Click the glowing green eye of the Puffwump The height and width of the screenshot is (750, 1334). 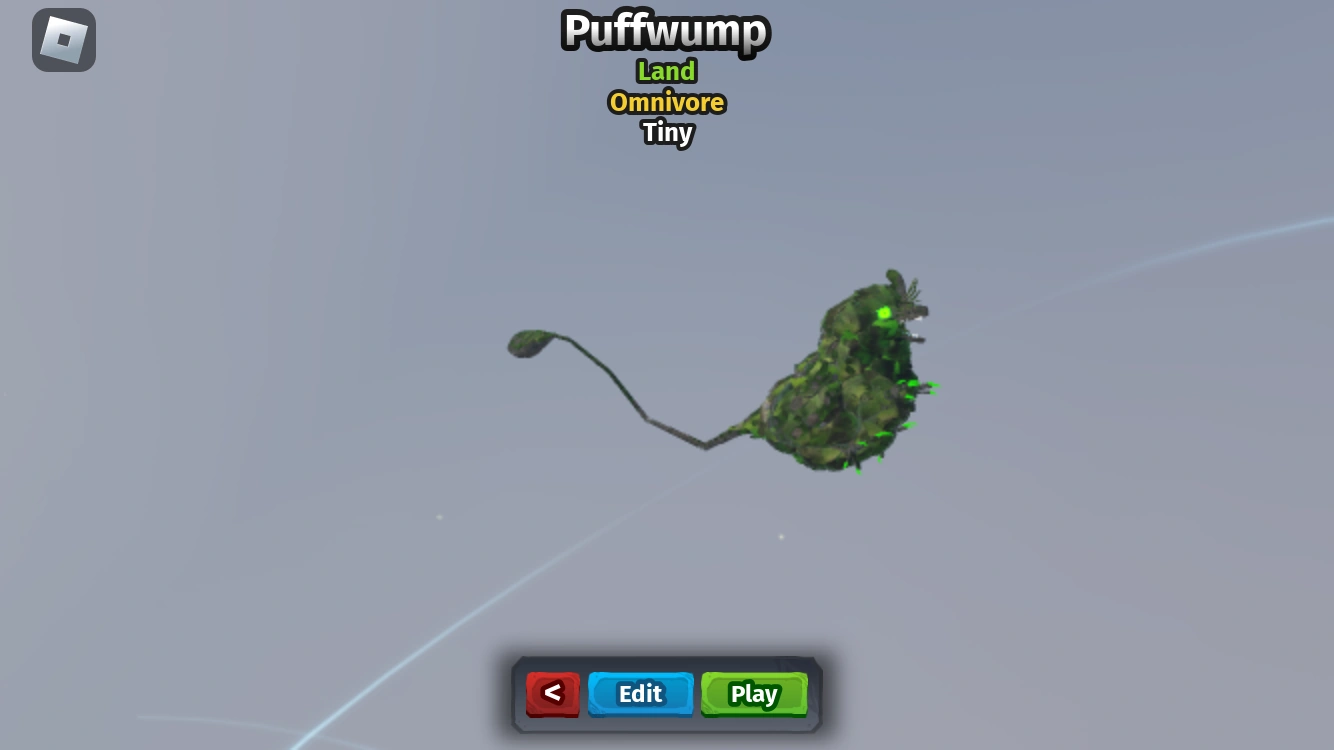click(884, 312)
